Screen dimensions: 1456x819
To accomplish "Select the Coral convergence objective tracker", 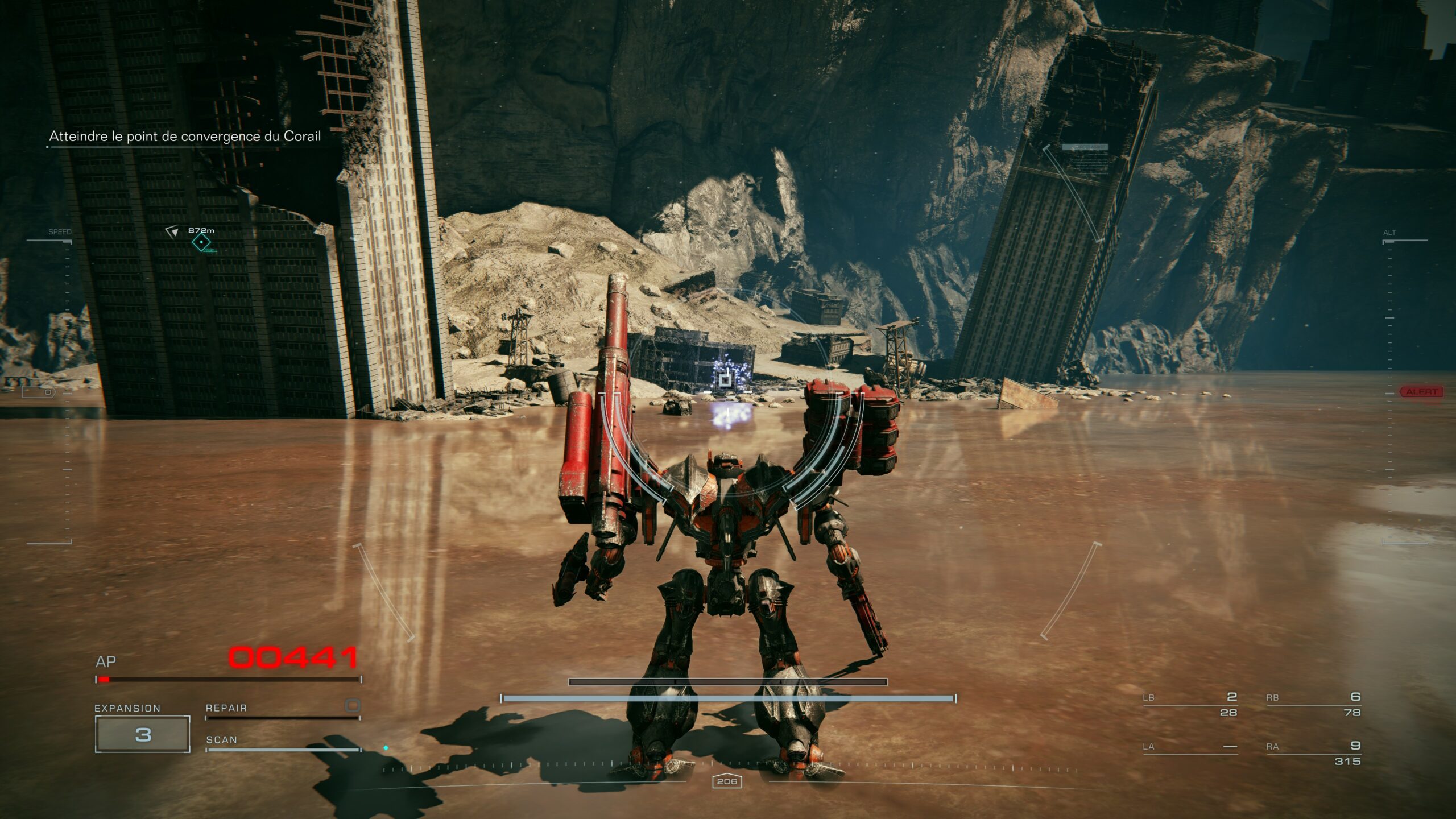I will [x=185, y=136].
